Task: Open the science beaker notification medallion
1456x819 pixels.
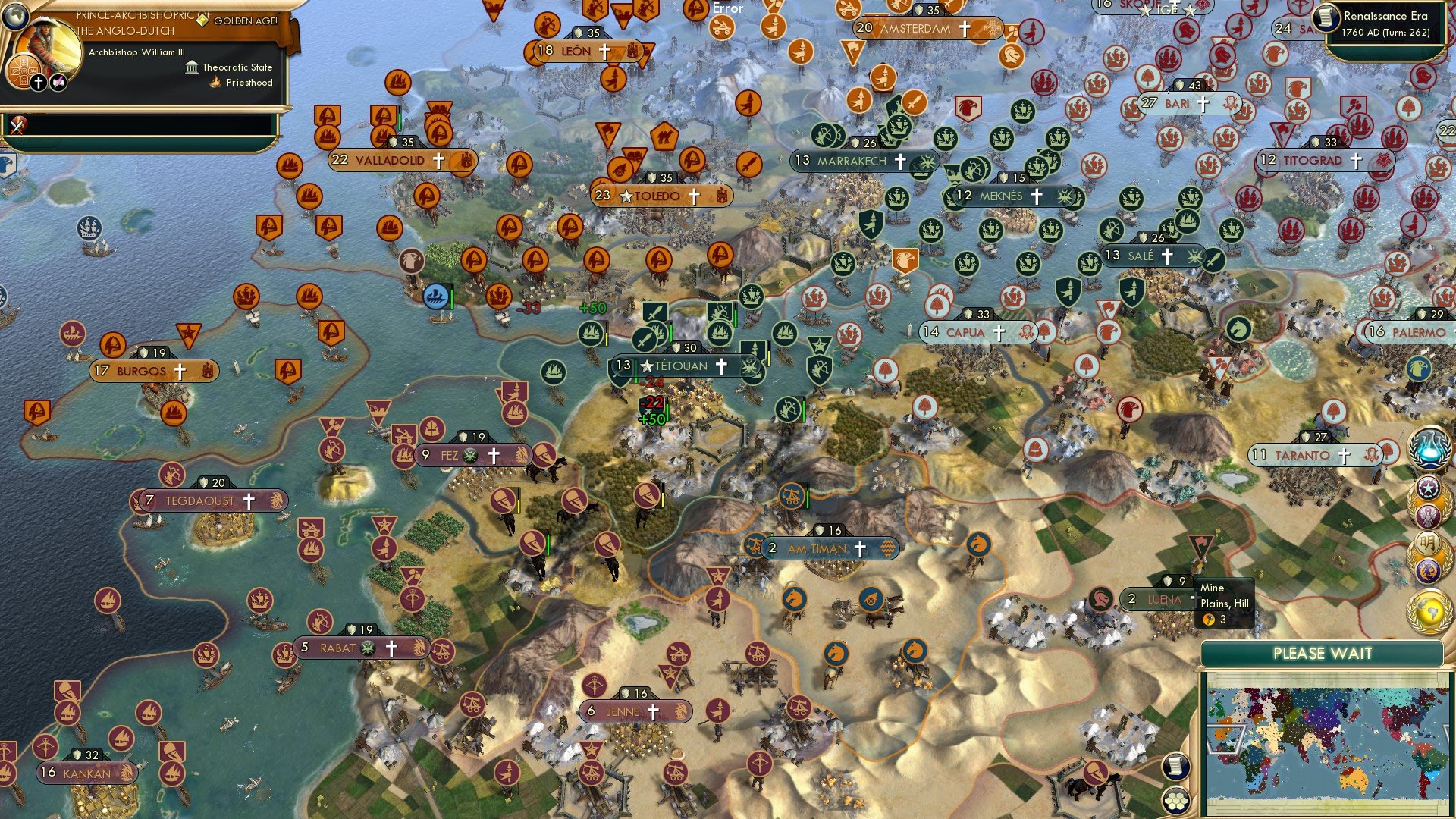Action: tap(1429, 450)
